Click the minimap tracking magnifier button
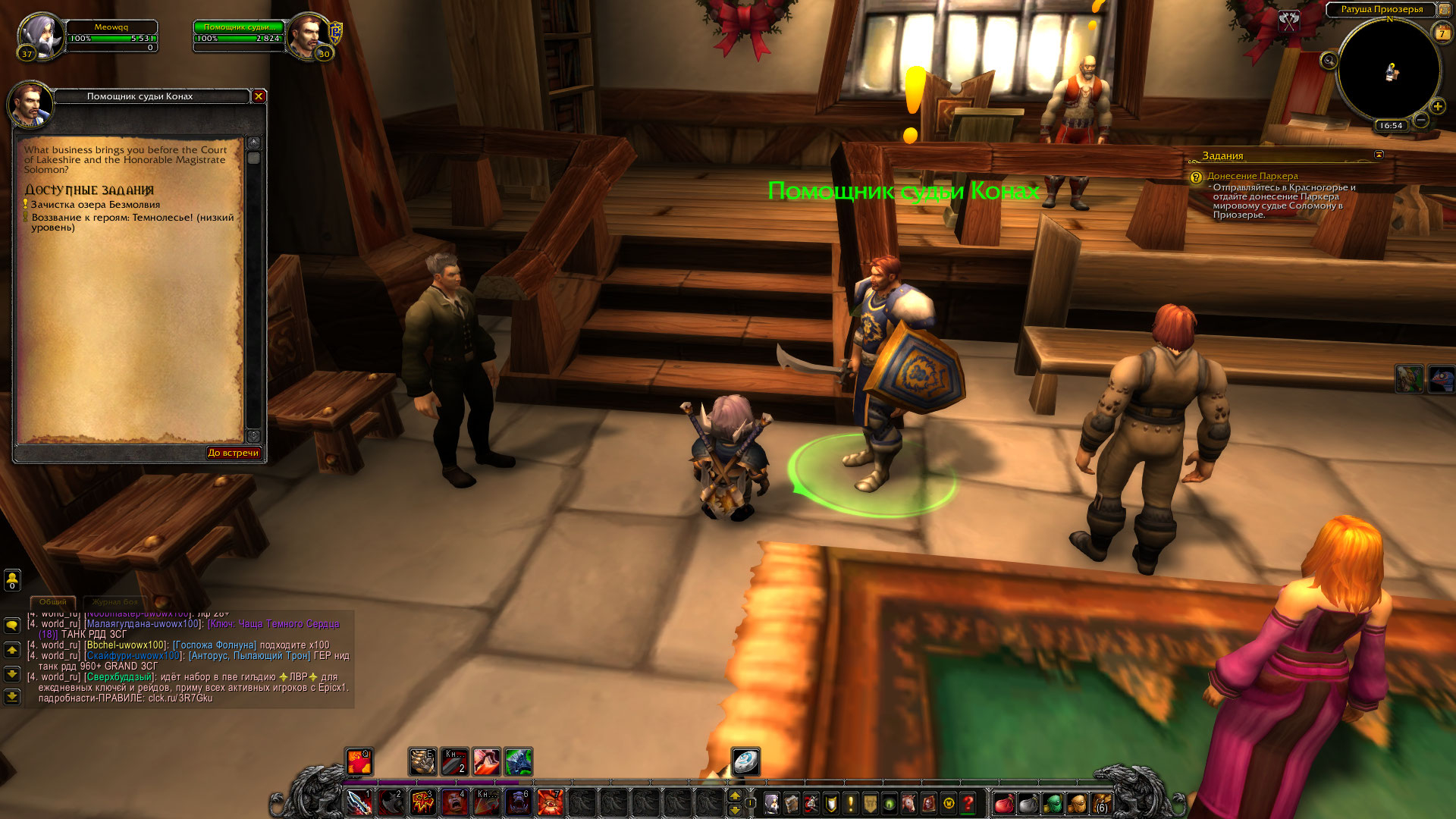Screen dimensions: 1456x819 (1329, 61)
